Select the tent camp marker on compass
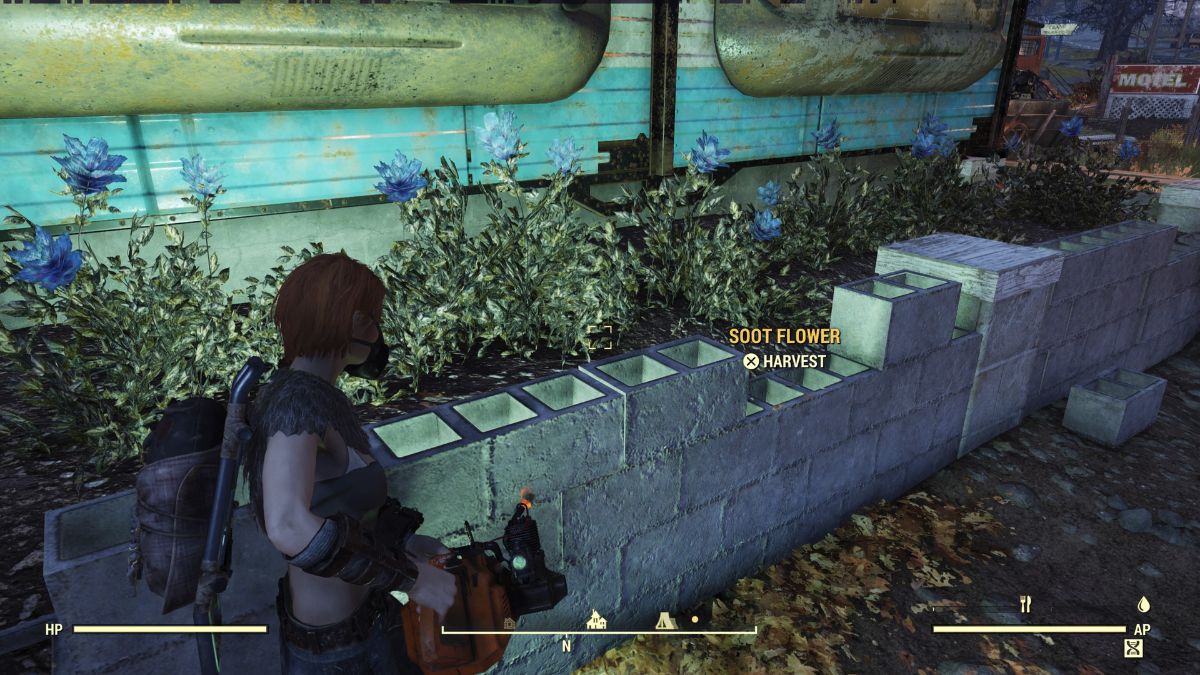The width and height of the screenshot is (1200, 675). click(x=665, y=620)
